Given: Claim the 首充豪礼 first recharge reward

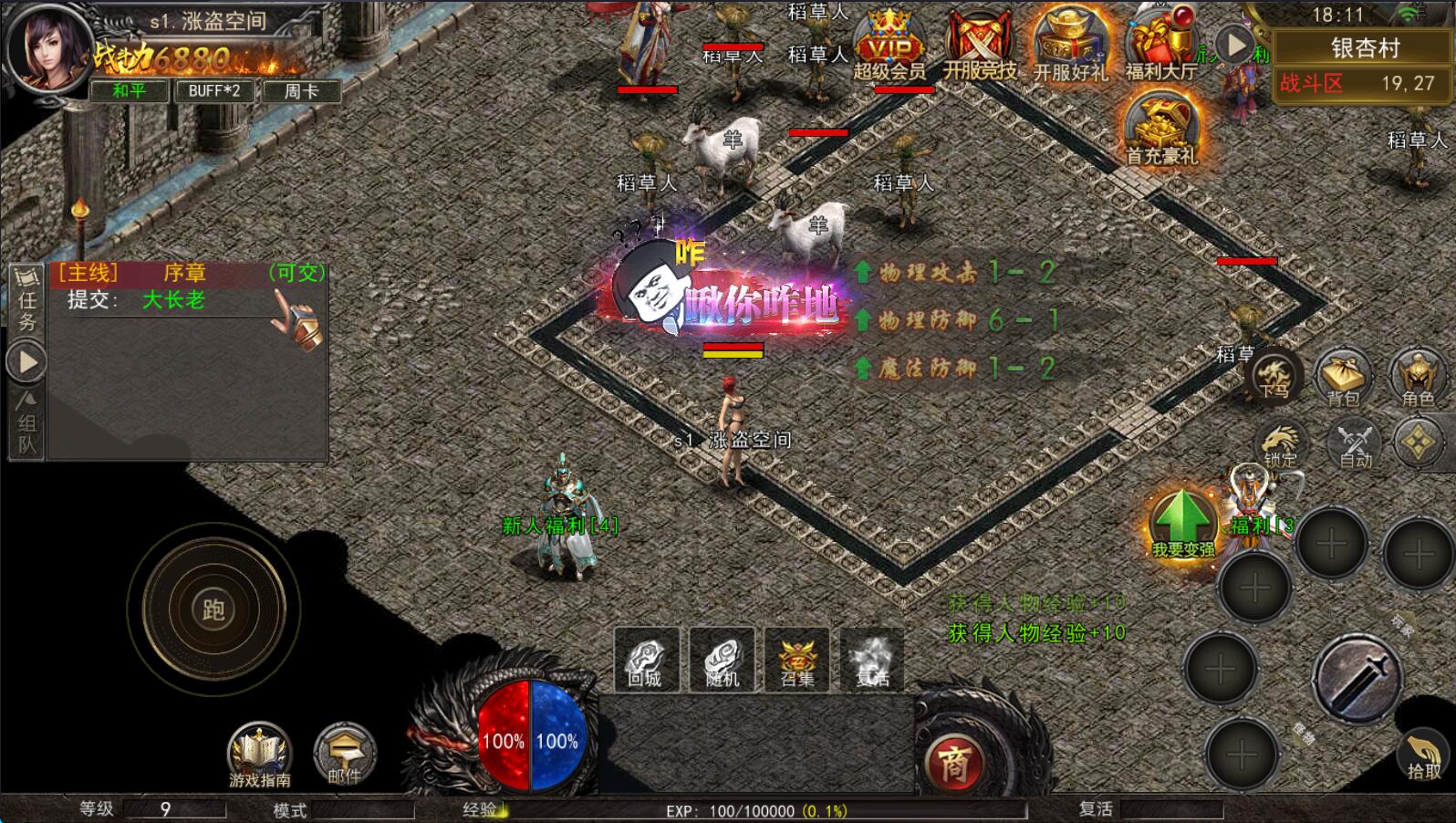Looking at the screenshot, I should coord(1160,130).
